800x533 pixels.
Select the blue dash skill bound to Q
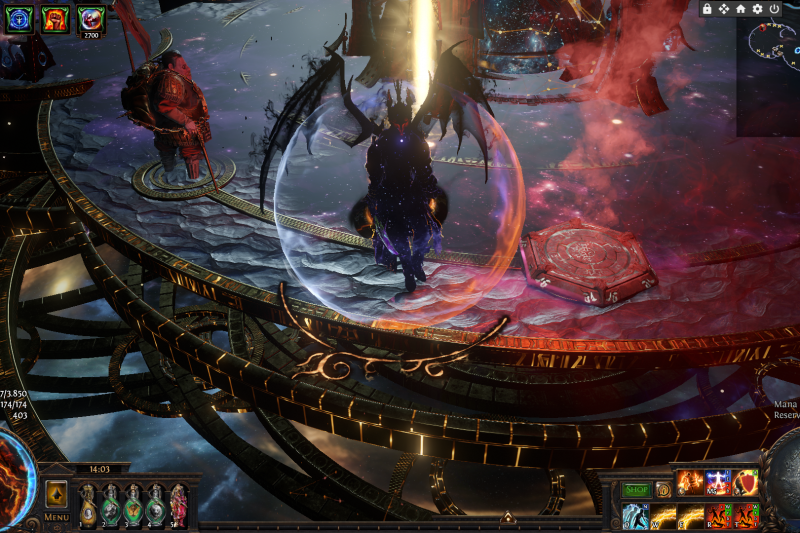point(635,516)
